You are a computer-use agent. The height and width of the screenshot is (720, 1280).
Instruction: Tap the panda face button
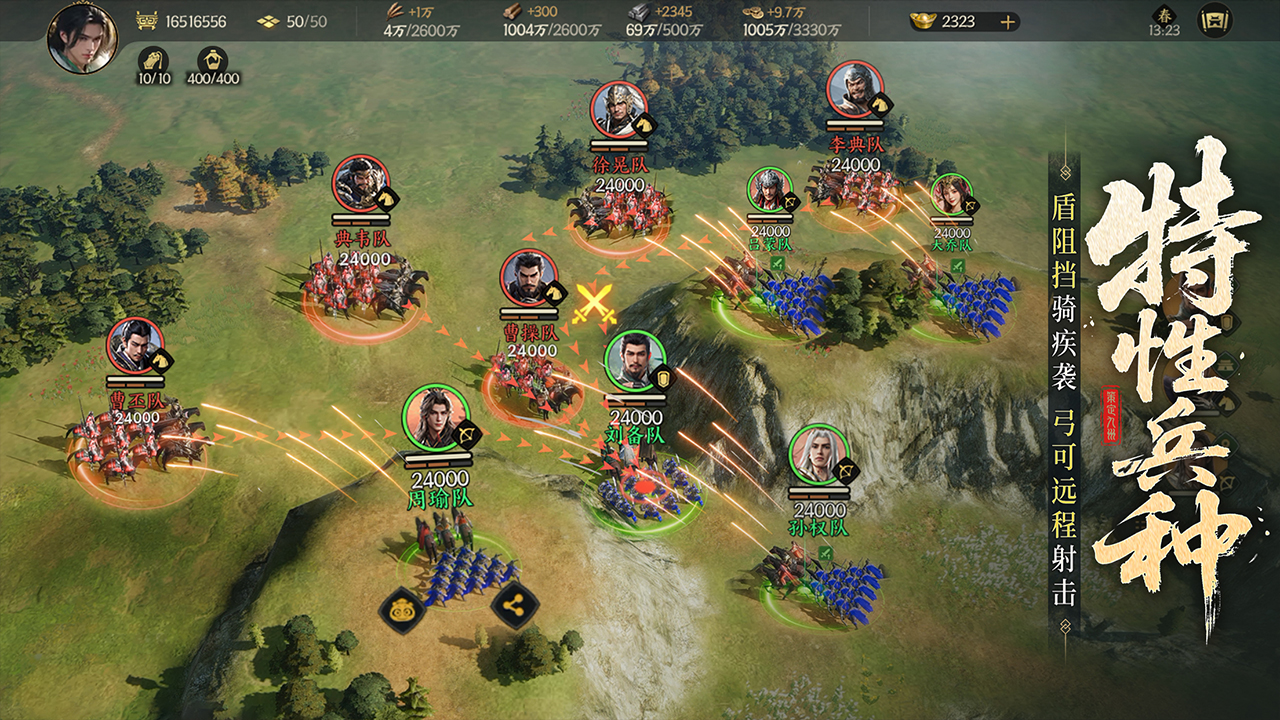tap(404, 608)
